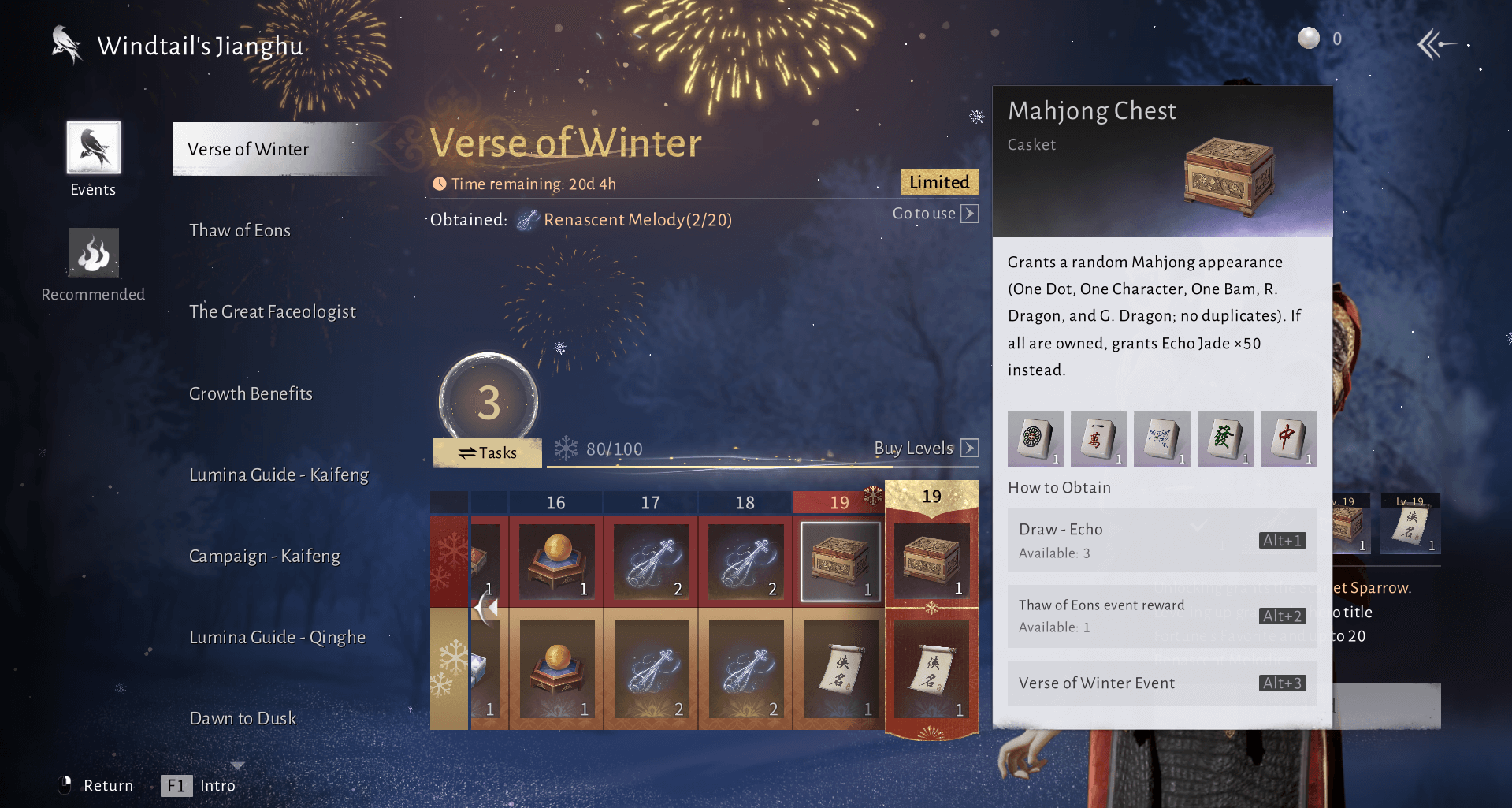Open Lumina Guide - Qinghe
Screen dimensions: 1512x808
(x=277, y=637)
